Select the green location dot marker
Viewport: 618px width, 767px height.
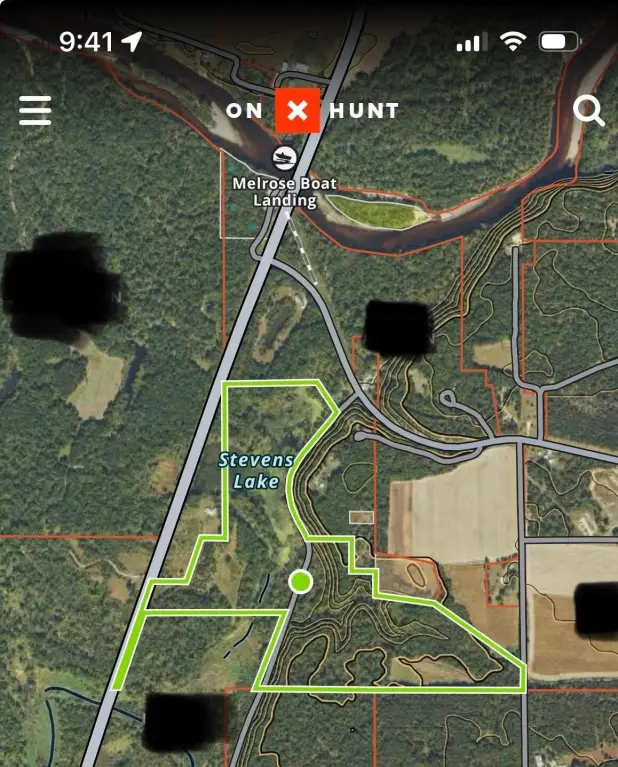coord(300,581)
